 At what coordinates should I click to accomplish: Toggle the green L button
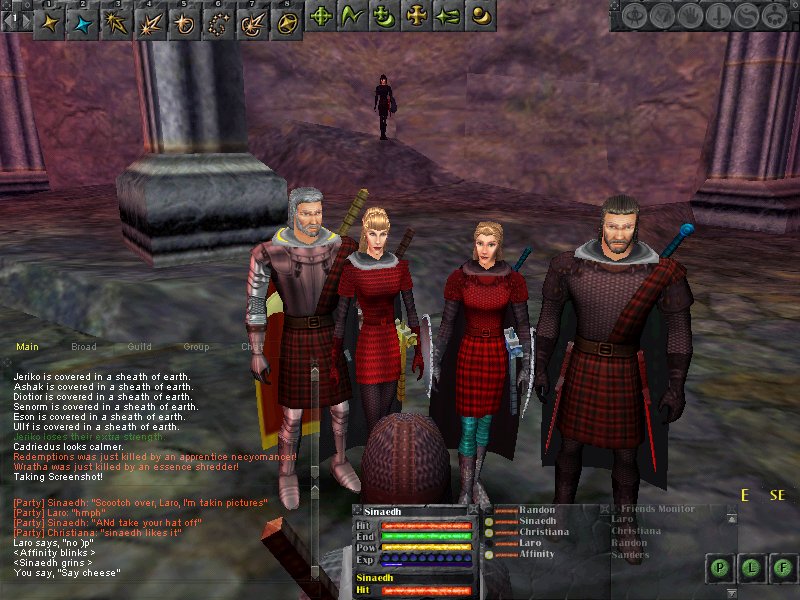(749, 568)
